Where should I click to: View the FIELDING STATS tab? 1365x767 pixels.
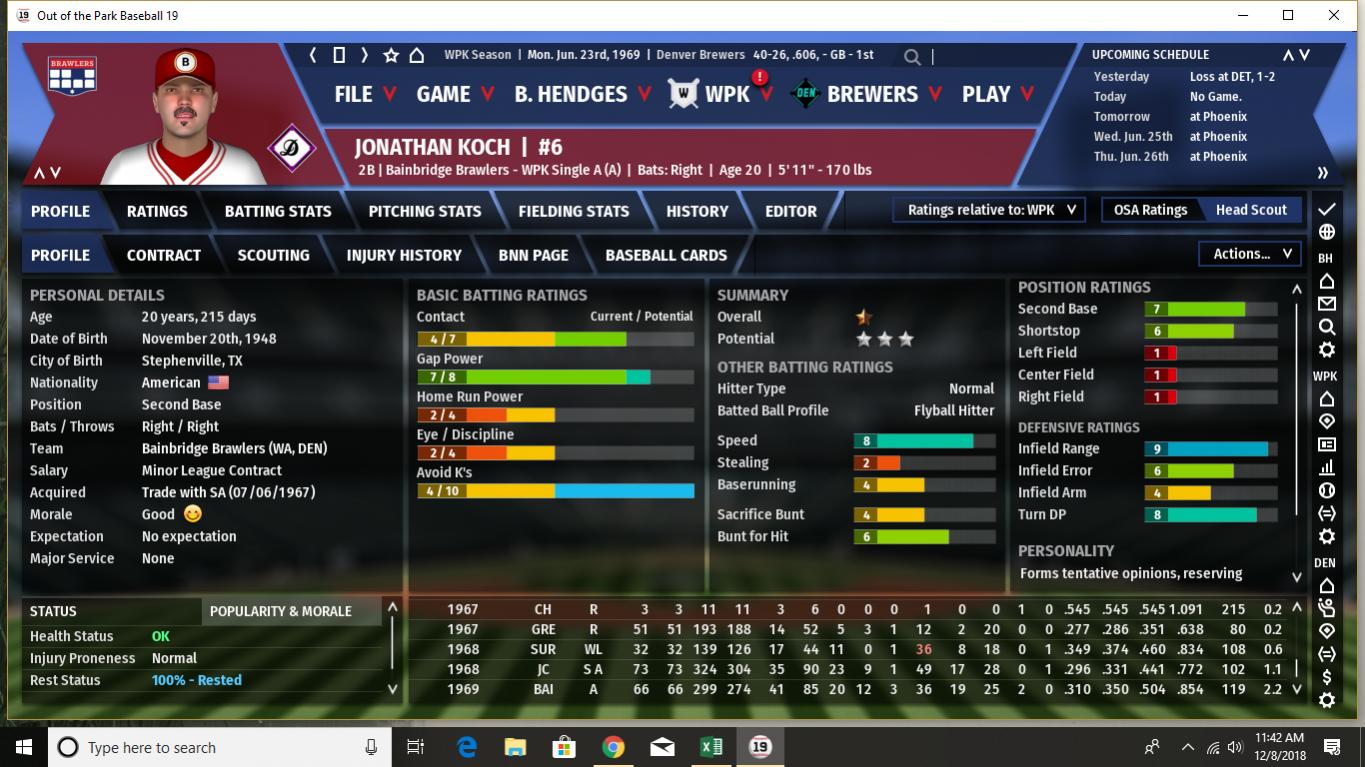[x=573, y=211]
